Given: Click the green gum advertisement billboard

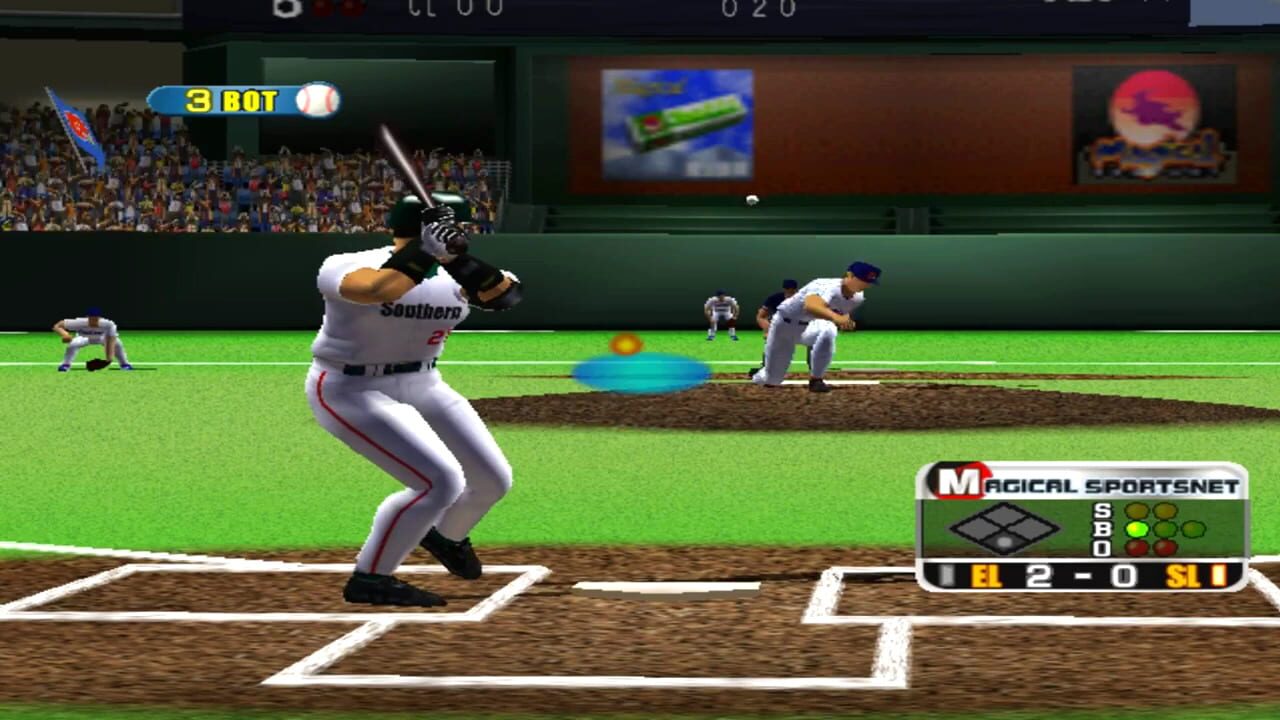Looking at the screenshot, I should pos(679,122).
